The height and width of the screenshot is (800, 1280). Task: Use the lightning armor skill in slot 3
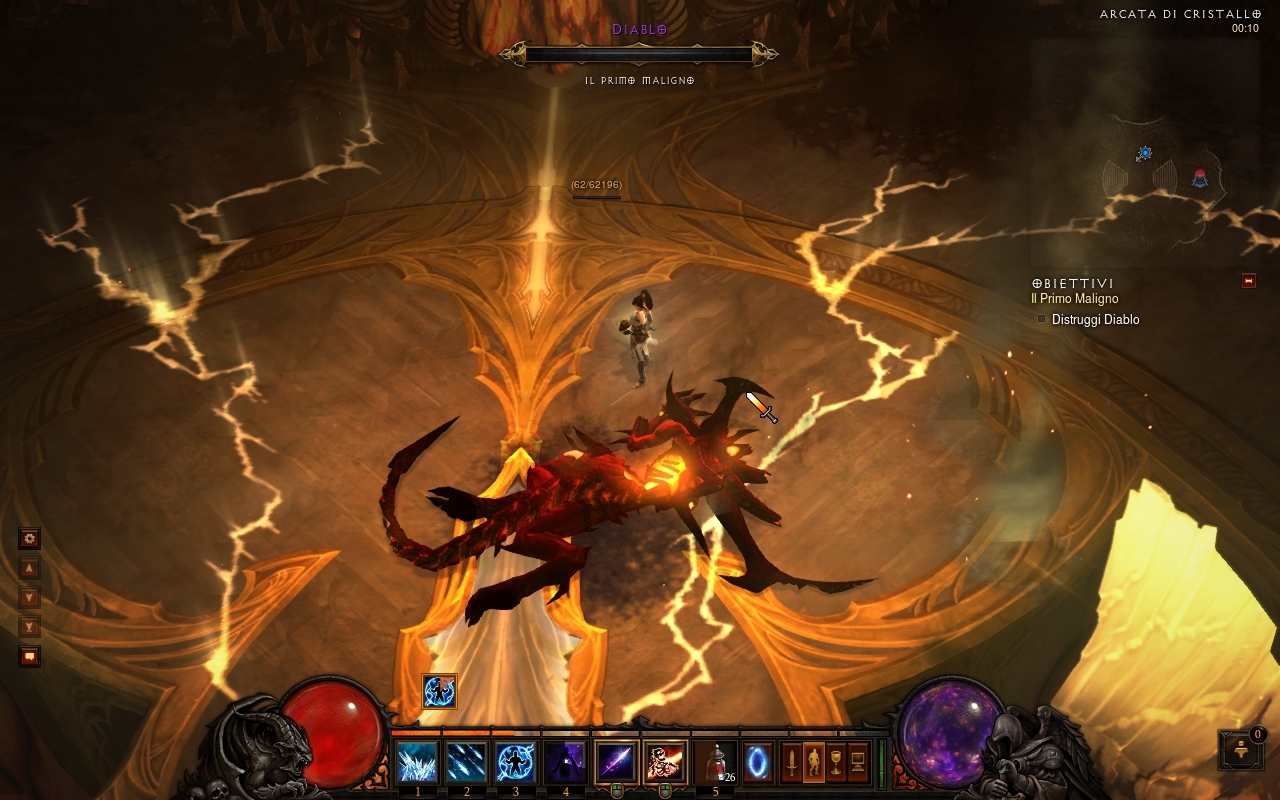(x=515, y=763)
